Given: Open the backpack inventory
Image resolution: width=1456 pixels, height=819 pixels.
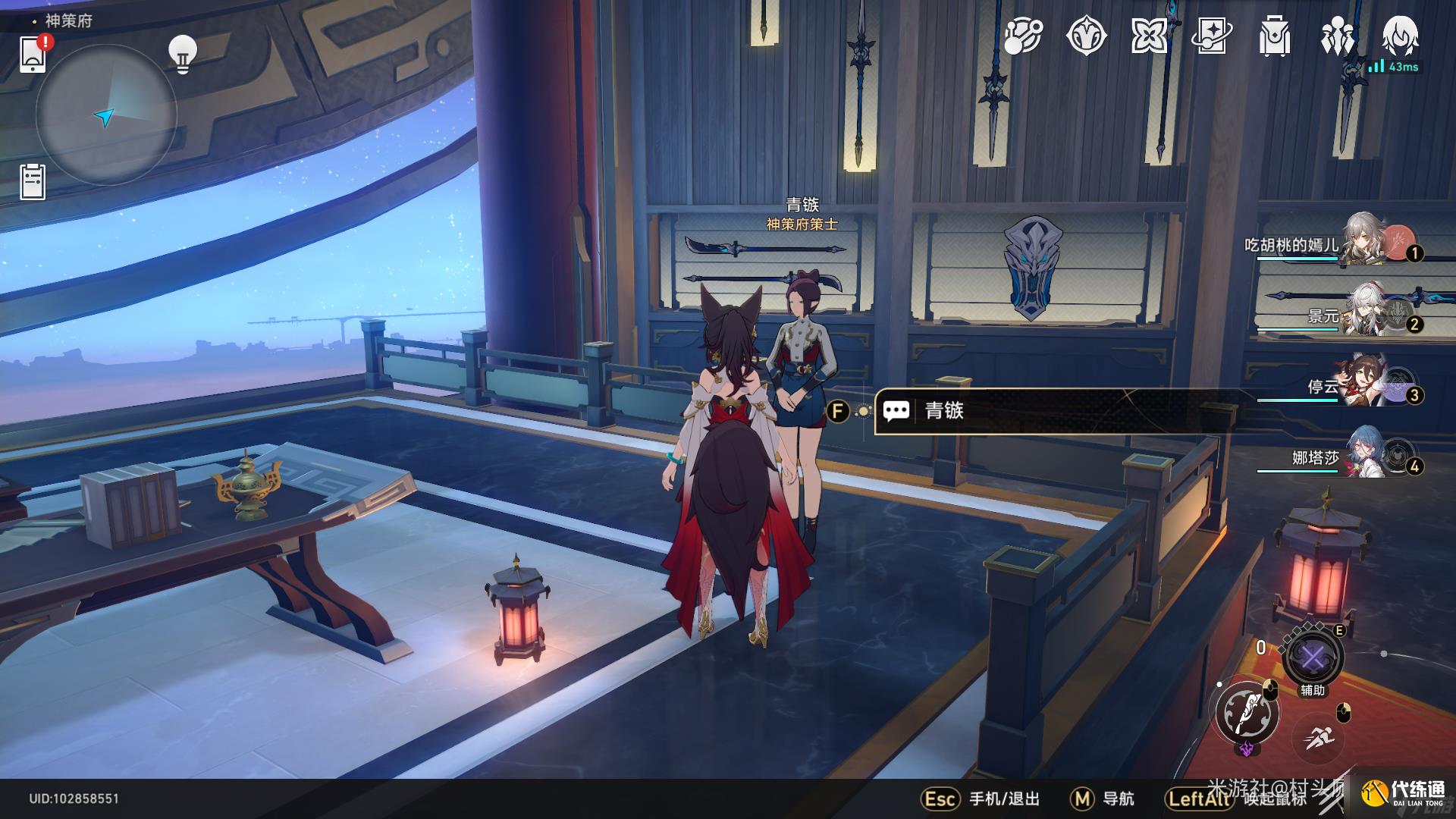Looking at the screenshot, I should (x=1274, y=36).
